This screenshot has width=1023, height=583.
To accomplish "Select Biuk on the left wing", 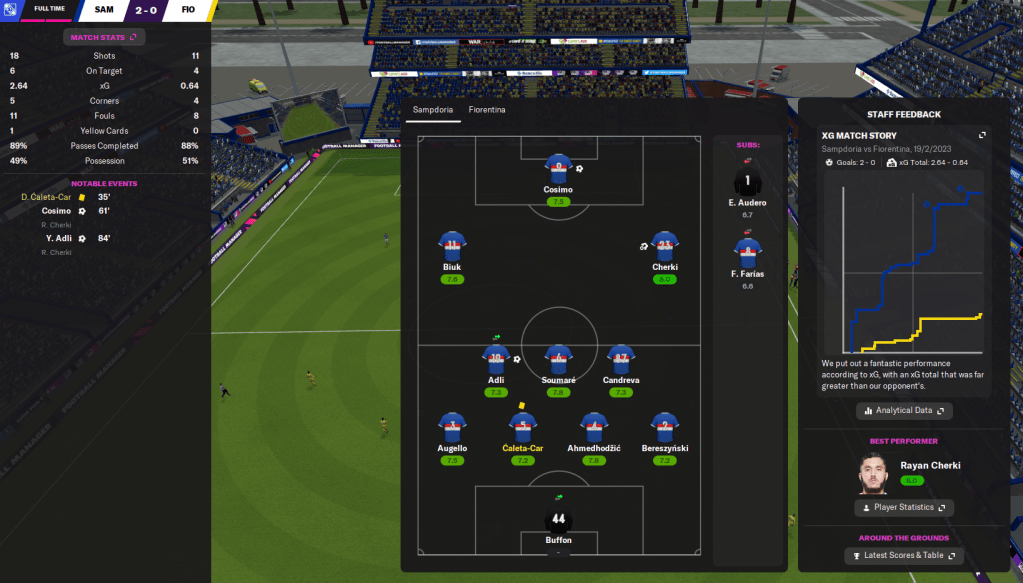I will tap(452, 246).
